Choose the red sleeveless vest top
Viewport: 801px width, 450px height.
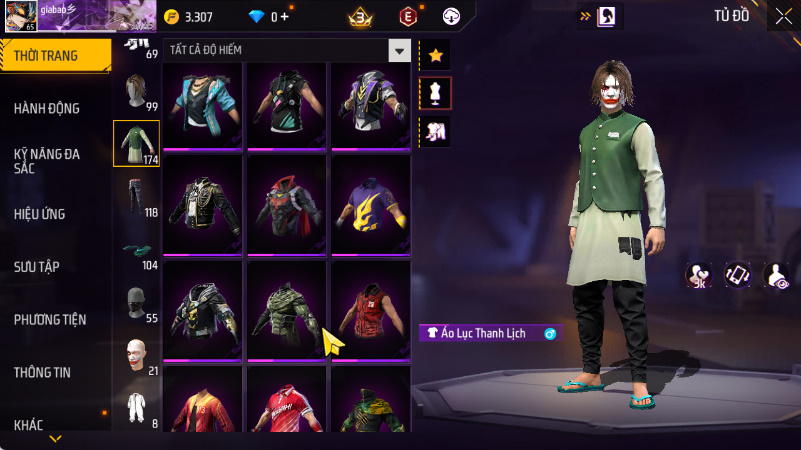(370, 309)
